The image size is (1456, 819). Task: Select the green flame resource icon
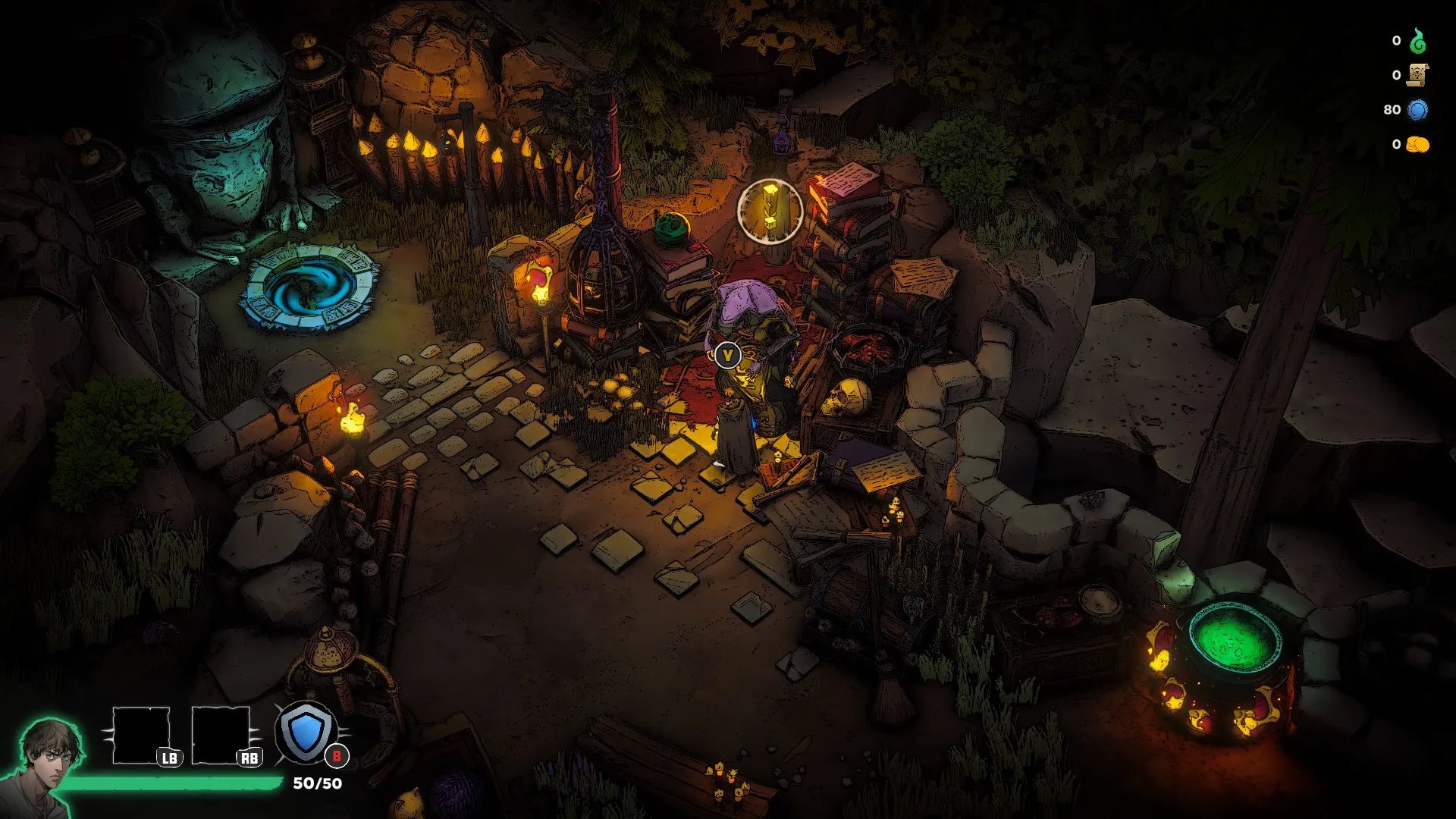coord(1417,41)
